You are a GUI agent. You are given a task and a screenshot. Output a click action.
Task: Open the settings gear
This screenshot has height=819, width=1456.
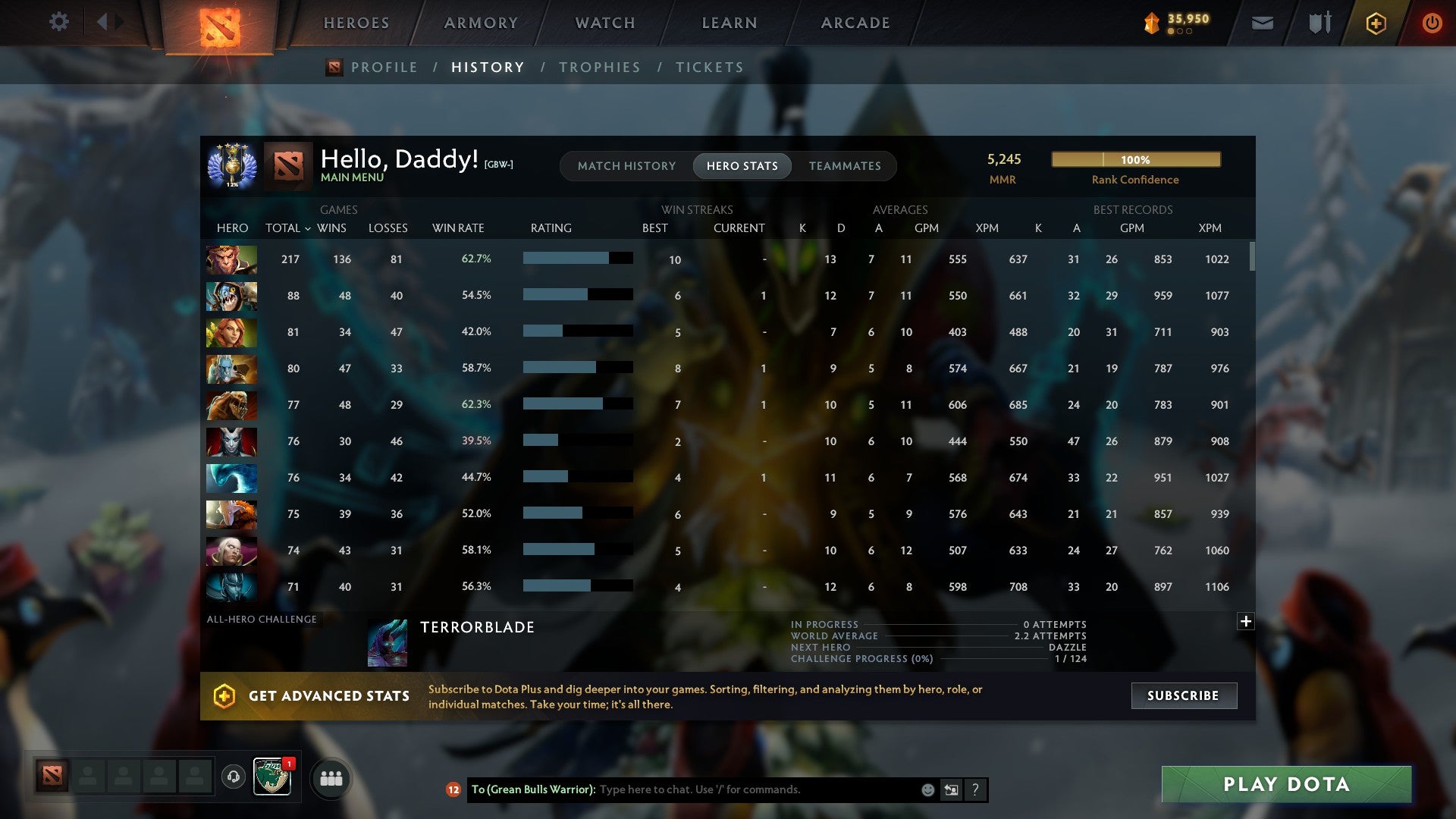coord(59,22)
